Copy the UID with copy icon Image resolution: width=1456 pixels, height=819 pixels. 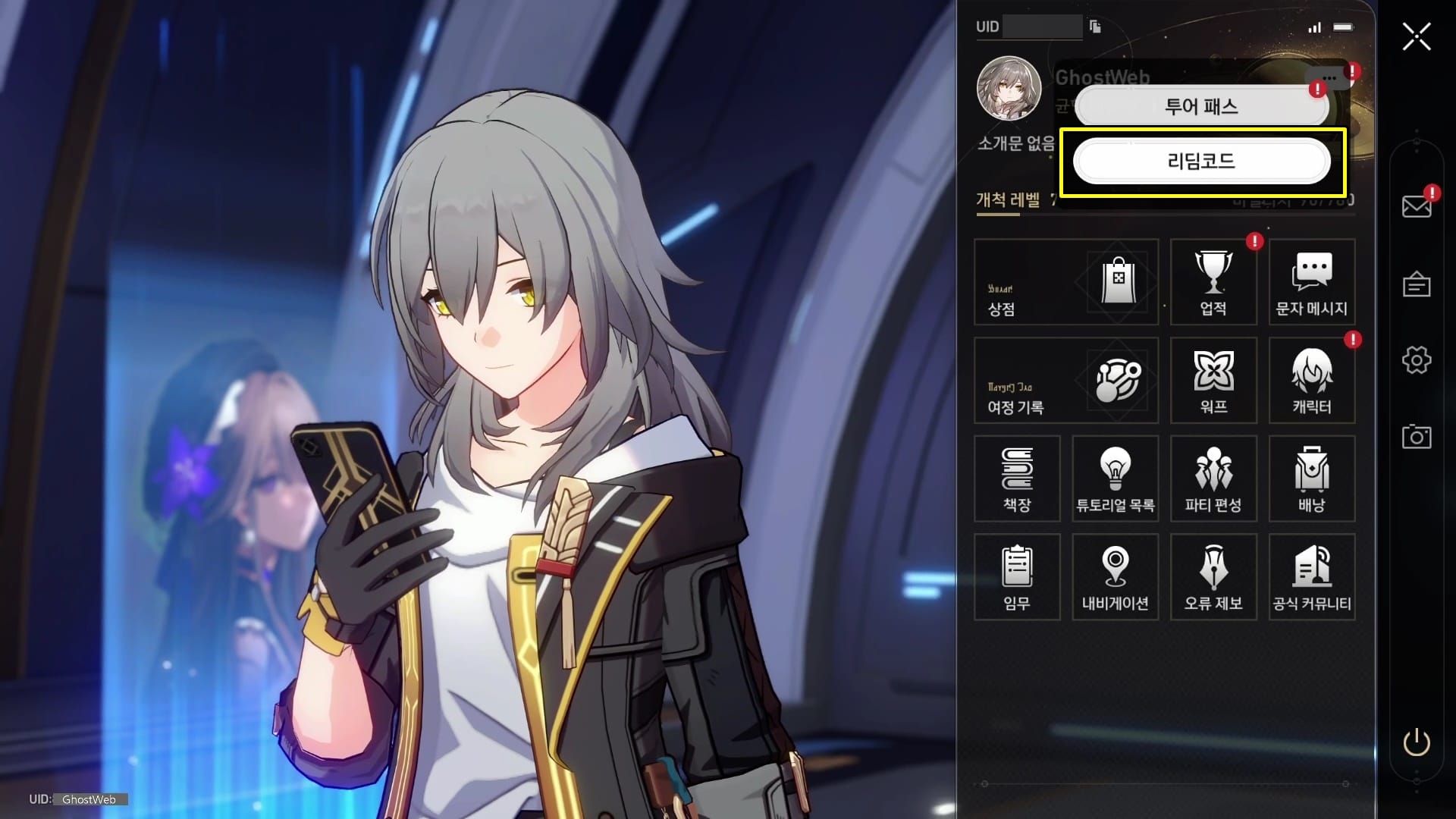click(1095, 27)
